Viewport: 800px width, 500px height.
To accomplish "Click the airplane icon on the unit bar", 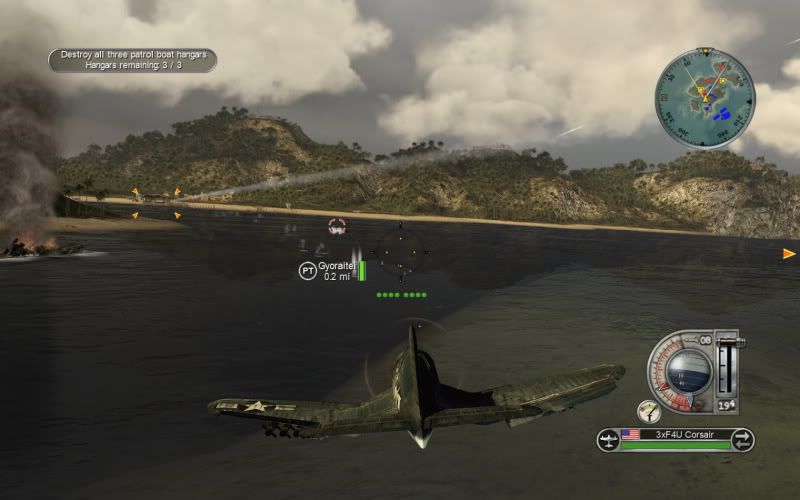I will click(608, 439).
